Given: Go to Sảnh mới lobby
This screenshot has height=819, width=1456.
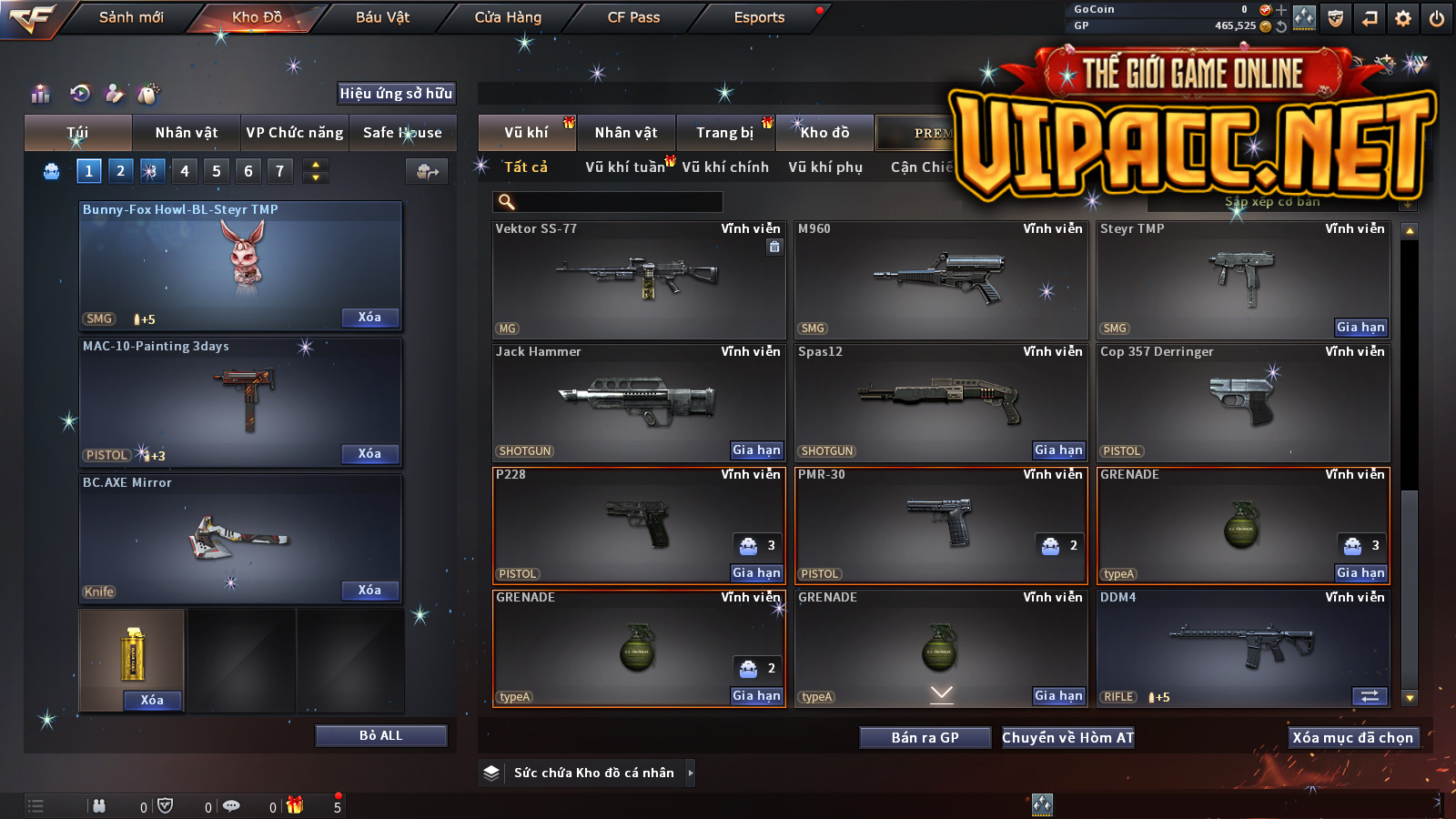Looking at the screenshot, I should point(131,17).
